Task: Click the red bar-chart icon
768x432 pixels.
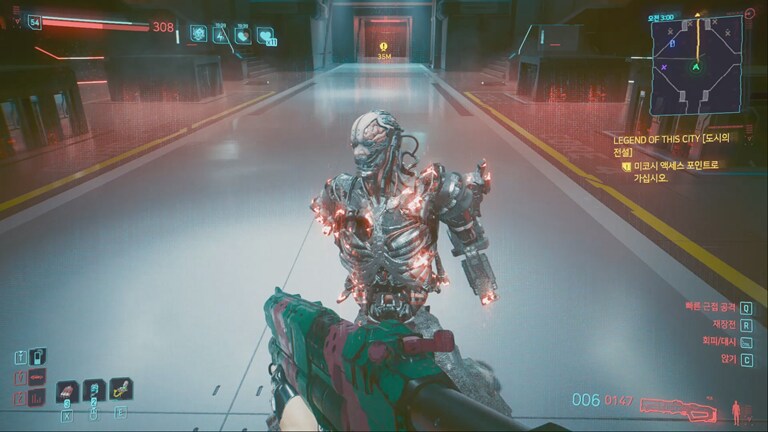Action: coord(37,397)
